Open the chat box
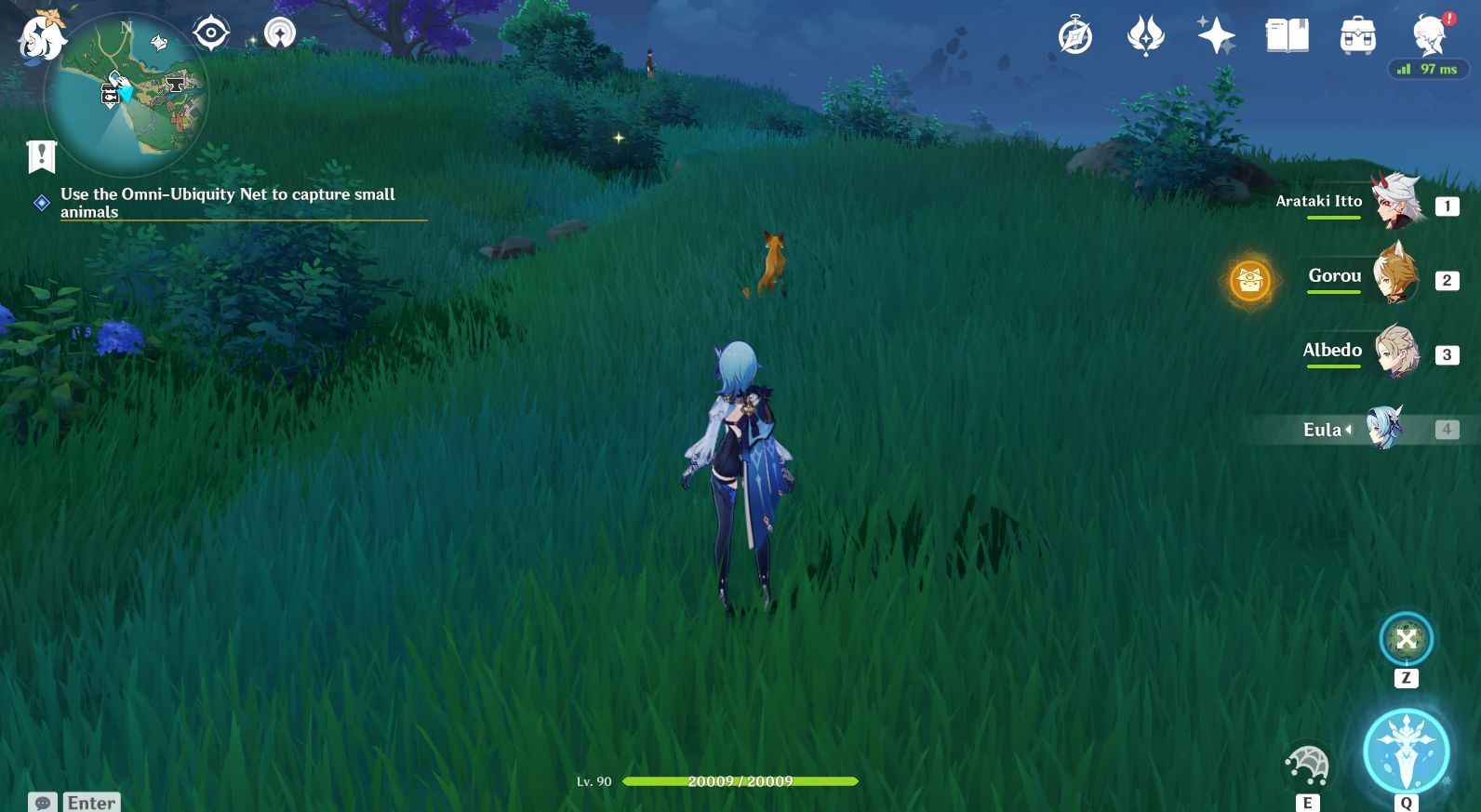Image resolution: width=1481 pixels, height=812 pixels. pos(43,802)
